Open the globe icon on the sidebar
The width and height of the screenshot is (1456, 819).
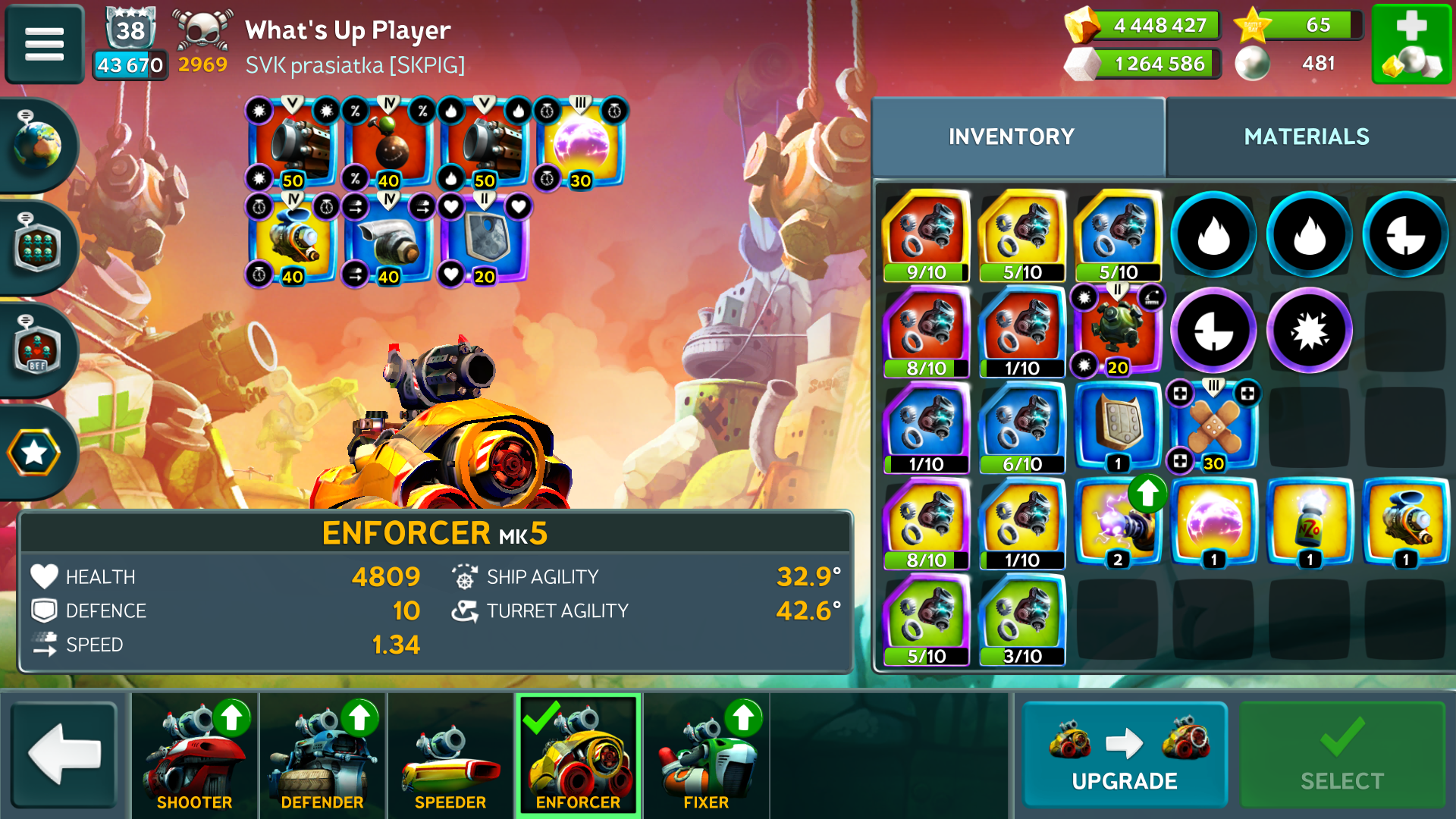(36, 144)
